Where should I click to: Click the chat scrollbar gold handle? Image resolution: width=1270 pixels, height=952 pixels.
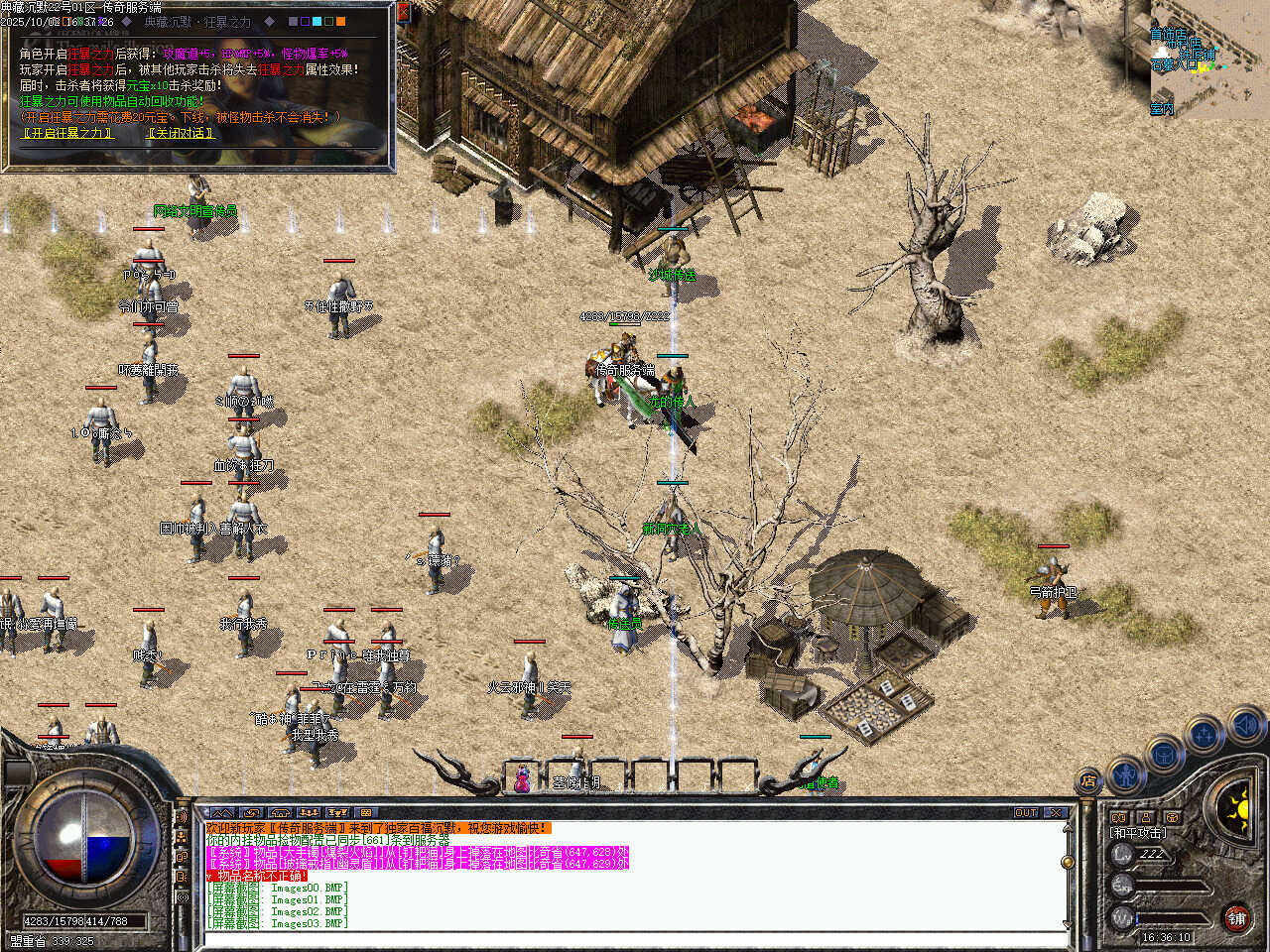pos(1068,861)
